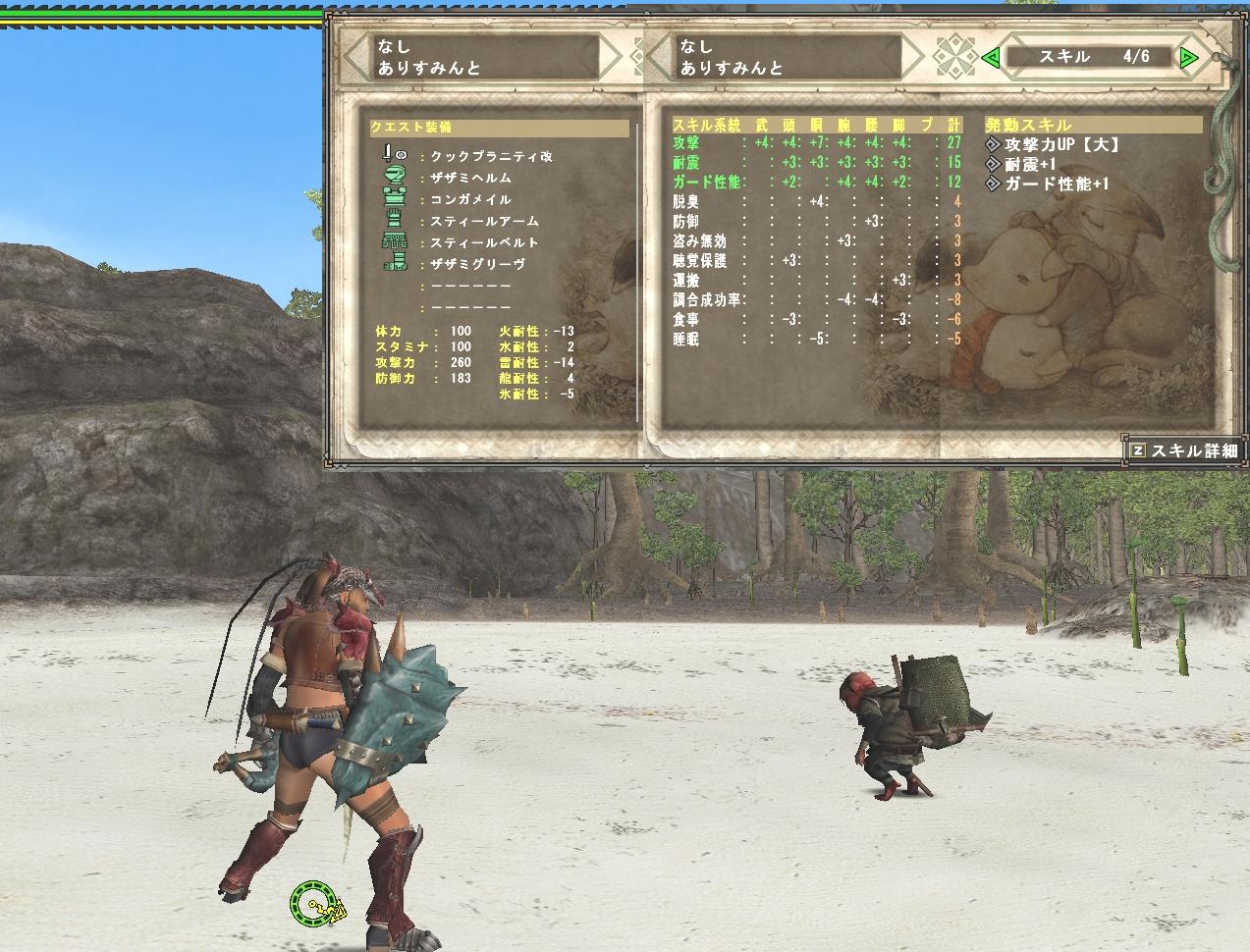Screen dimensions: 1250x952
Task: Open スキル詳細 skill details
Action: pyautogui.click(x=1184, y=450)
